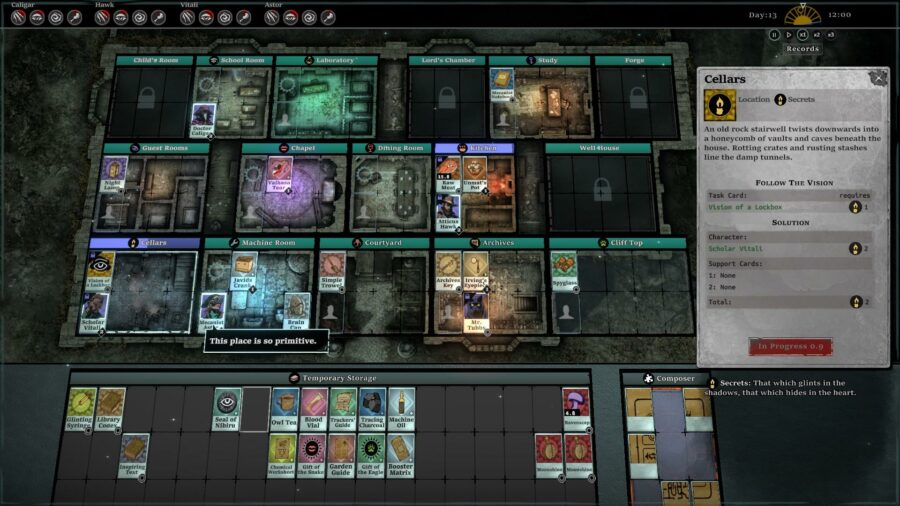Screen dimensions: 900x506
Task: Click the In Progress task button
Action: [x=790, y=346]
